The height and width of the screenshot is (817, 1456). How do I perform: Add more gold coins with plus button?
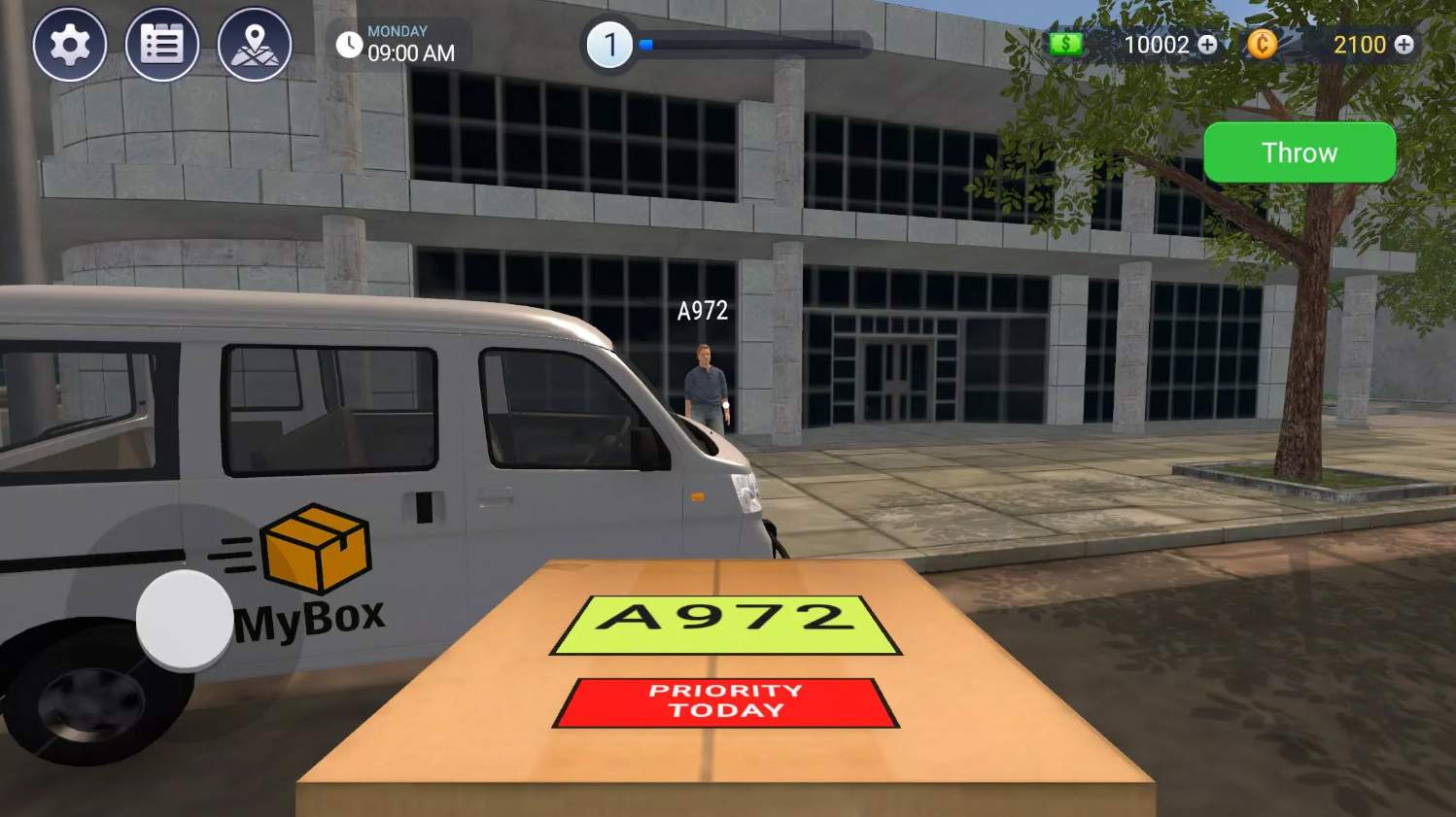click(1404, 45)
